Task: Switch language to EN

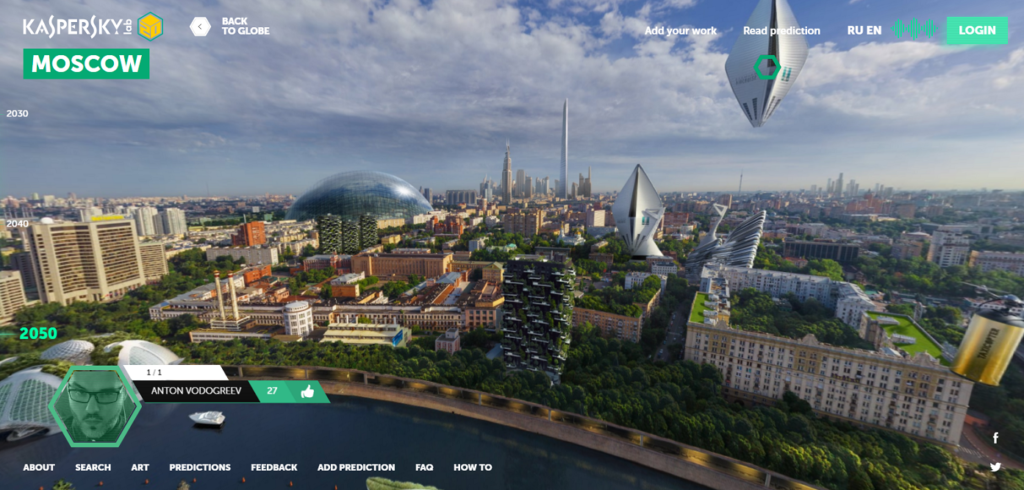Action: 874,30
